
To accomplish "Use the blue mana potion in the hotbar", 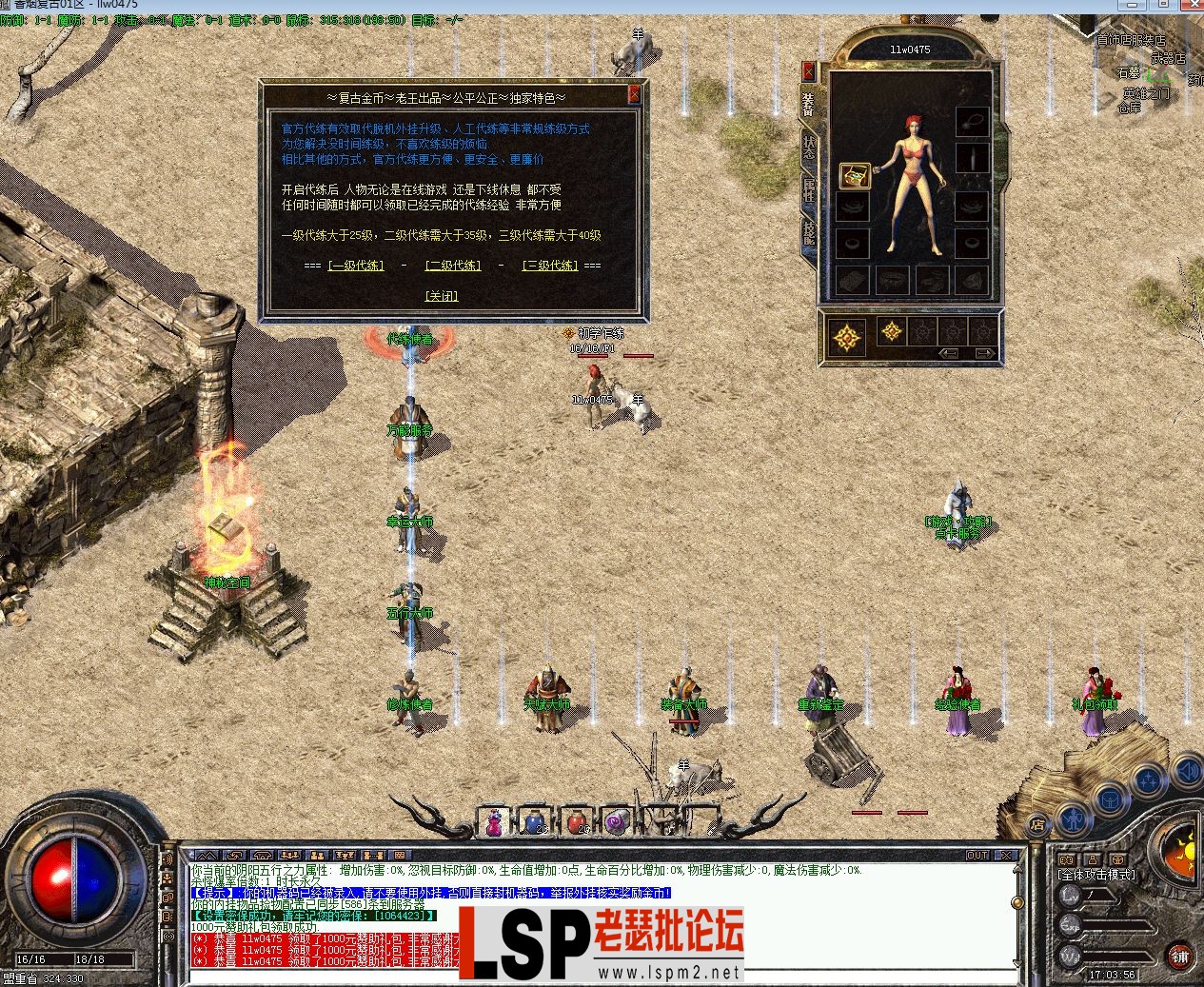I will coord(535,821).
